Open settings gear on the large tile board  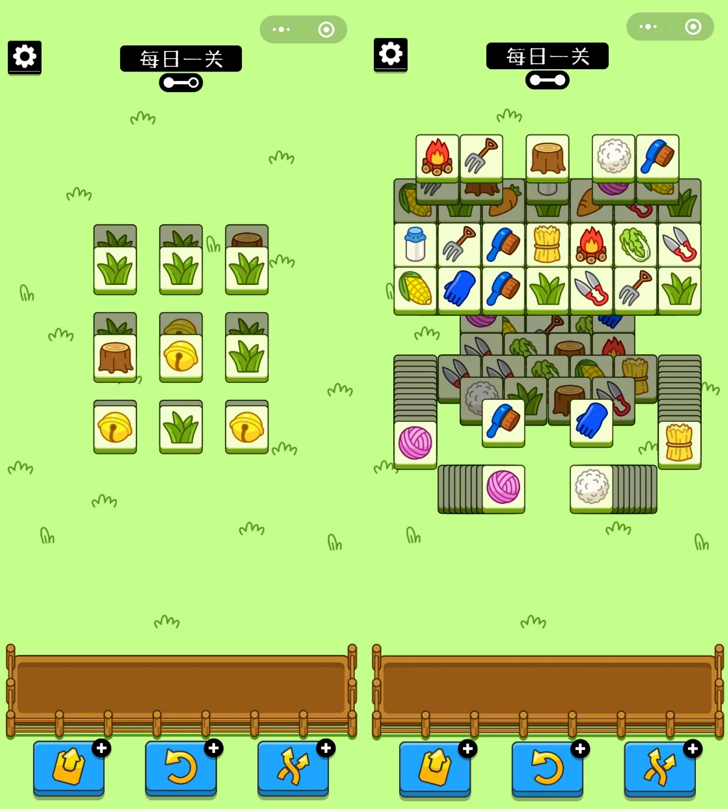tap(390, 54)
